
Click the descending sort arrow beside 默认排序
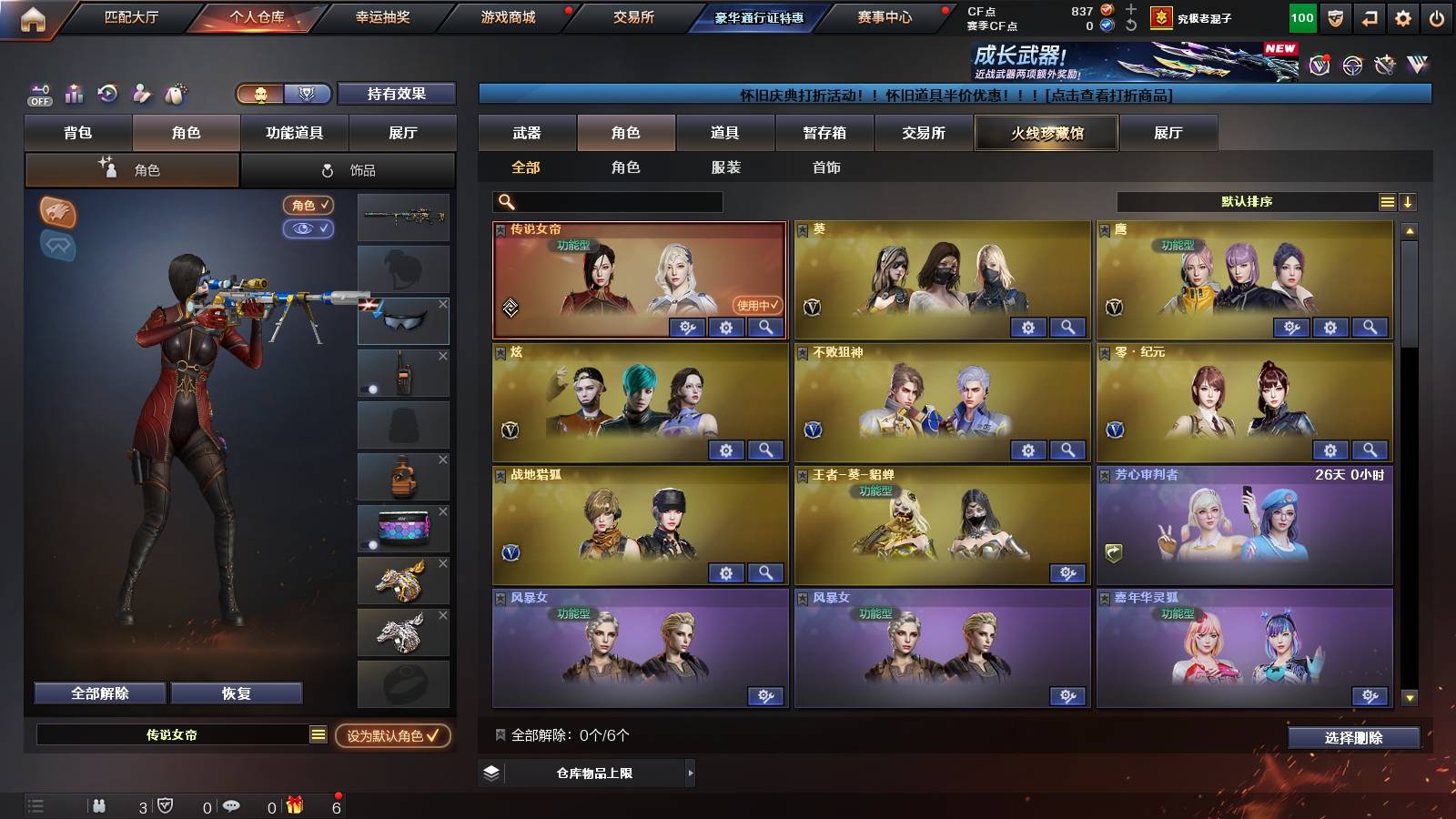coord(1407,201)
